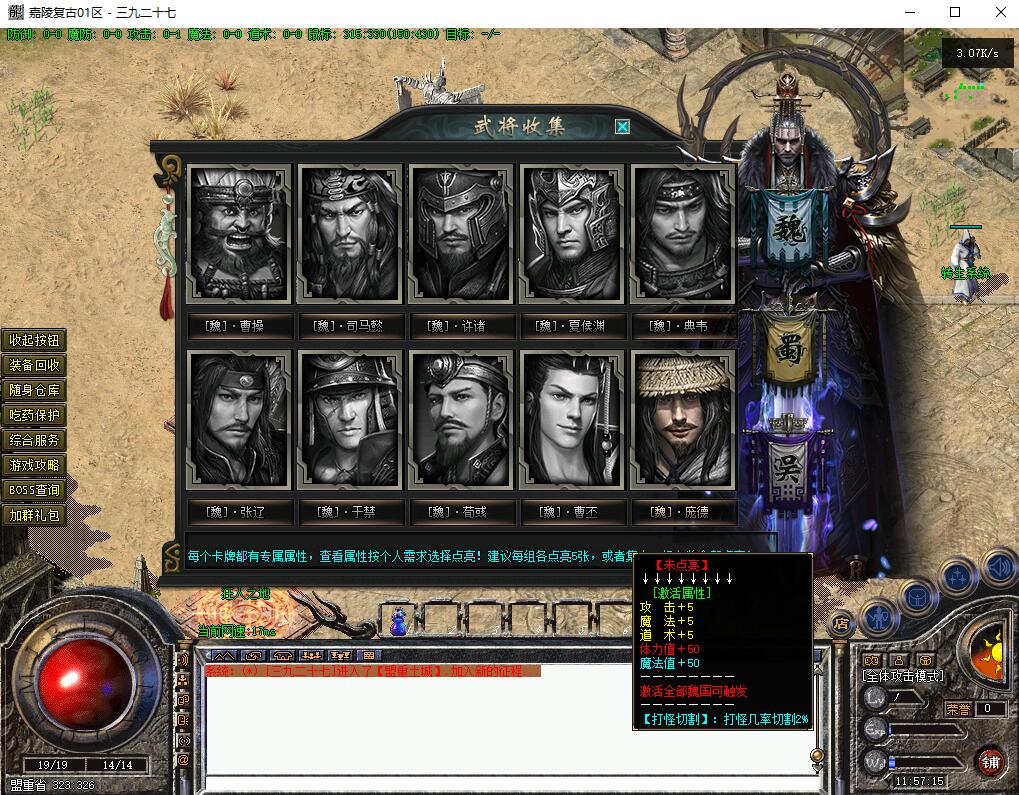Open the red 铺 shop button
The image size is (1019, 795).
[x=990, y=762]
